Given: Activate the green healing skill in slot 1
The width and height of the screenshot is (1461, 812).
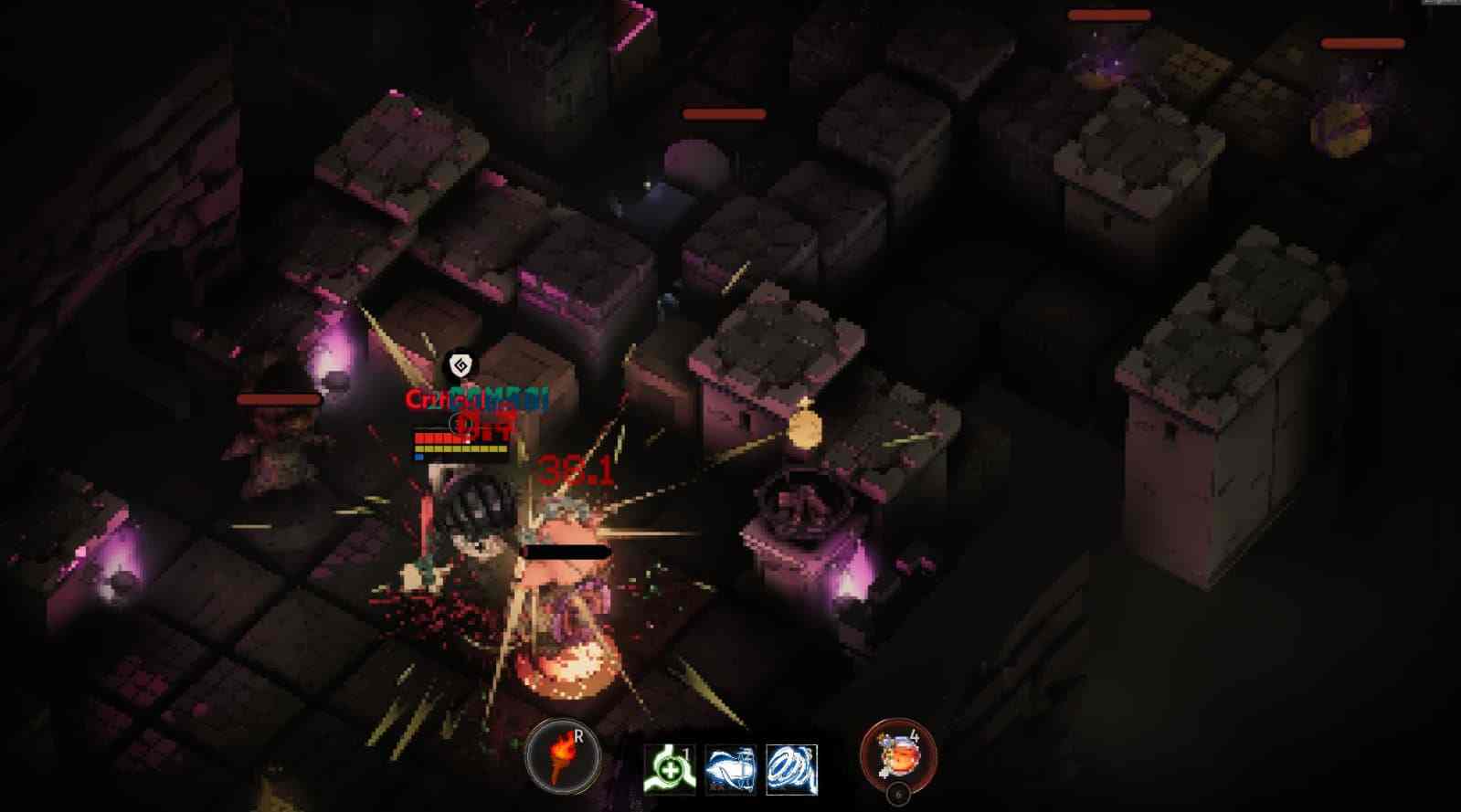Looking at the screenshot, I should [670, 767].
